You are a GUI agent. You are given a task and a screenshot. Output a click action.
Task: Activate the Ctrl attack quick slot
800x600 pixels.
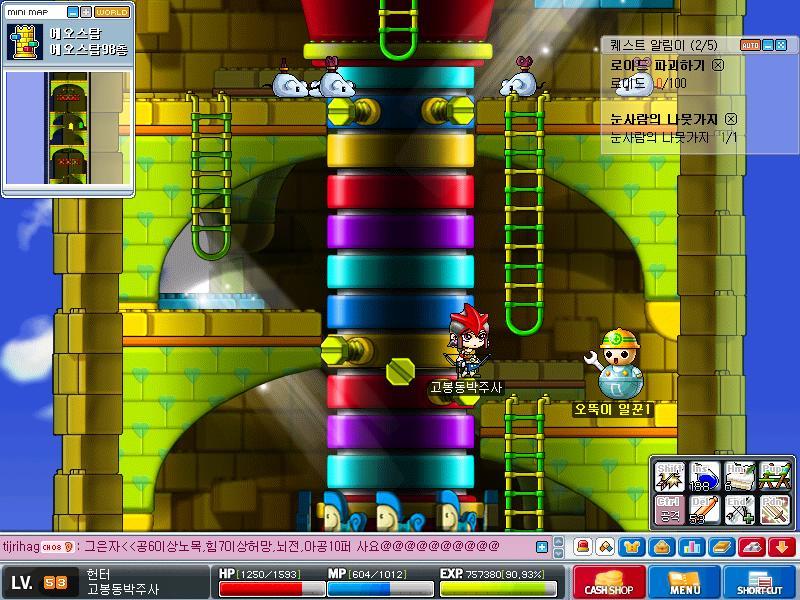point(669,509)
